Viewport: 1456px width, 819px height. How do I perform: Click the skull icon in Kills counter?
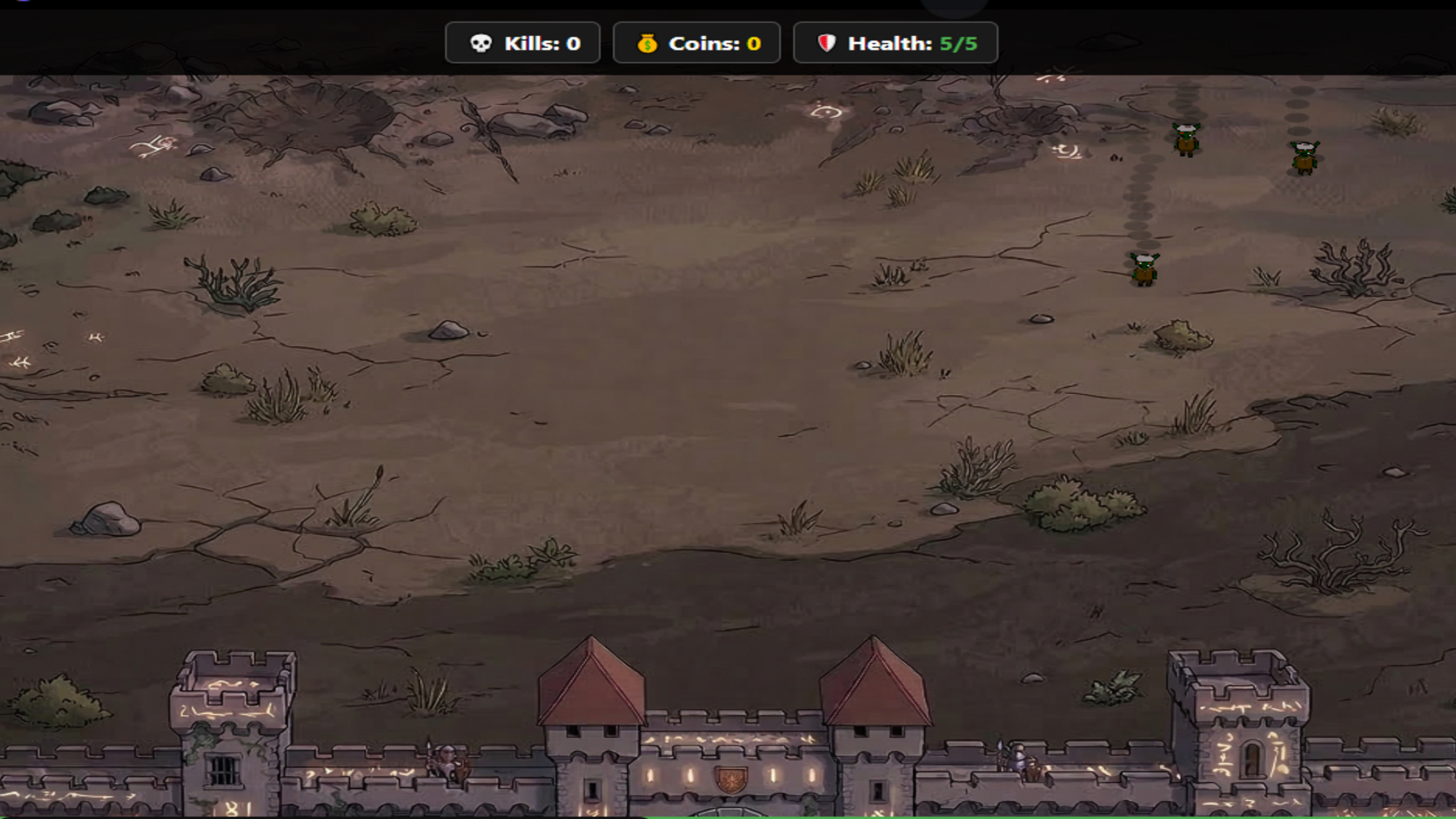click(482, 43)
